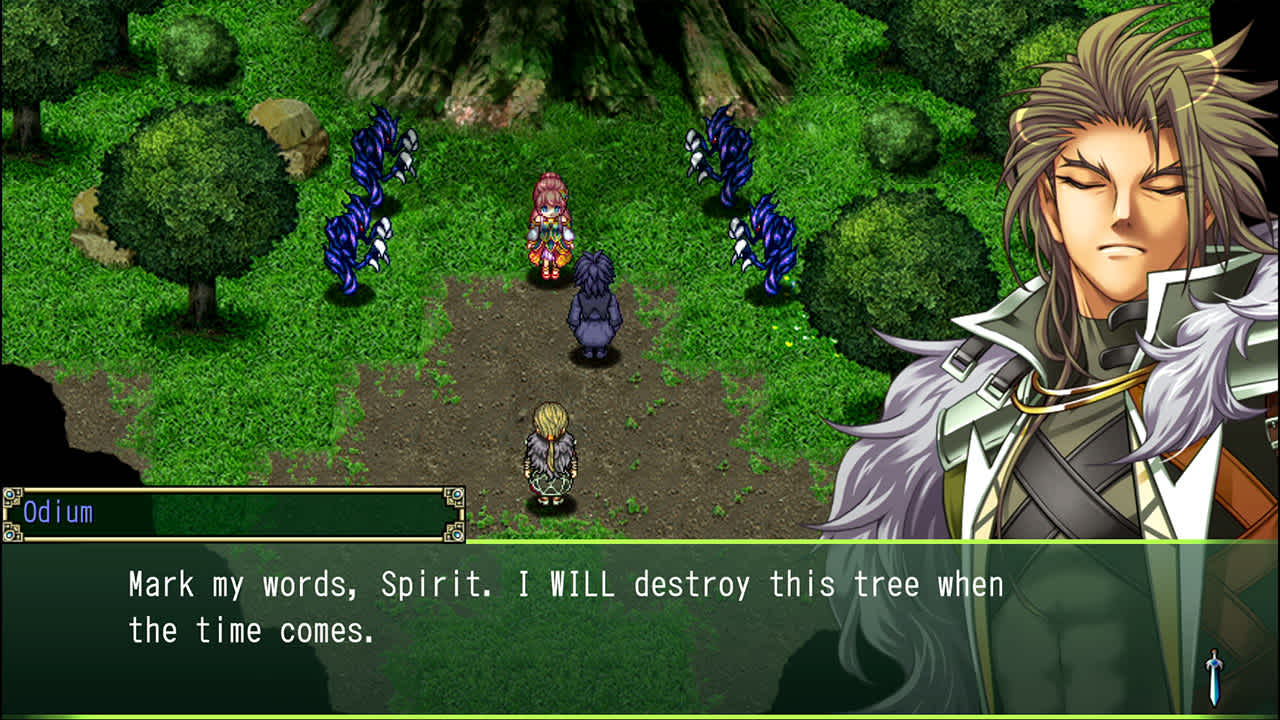Viewport: 1280px width, 720px height.
Task: Select the gray-robed spirit sprite
Action: [592, 300]
